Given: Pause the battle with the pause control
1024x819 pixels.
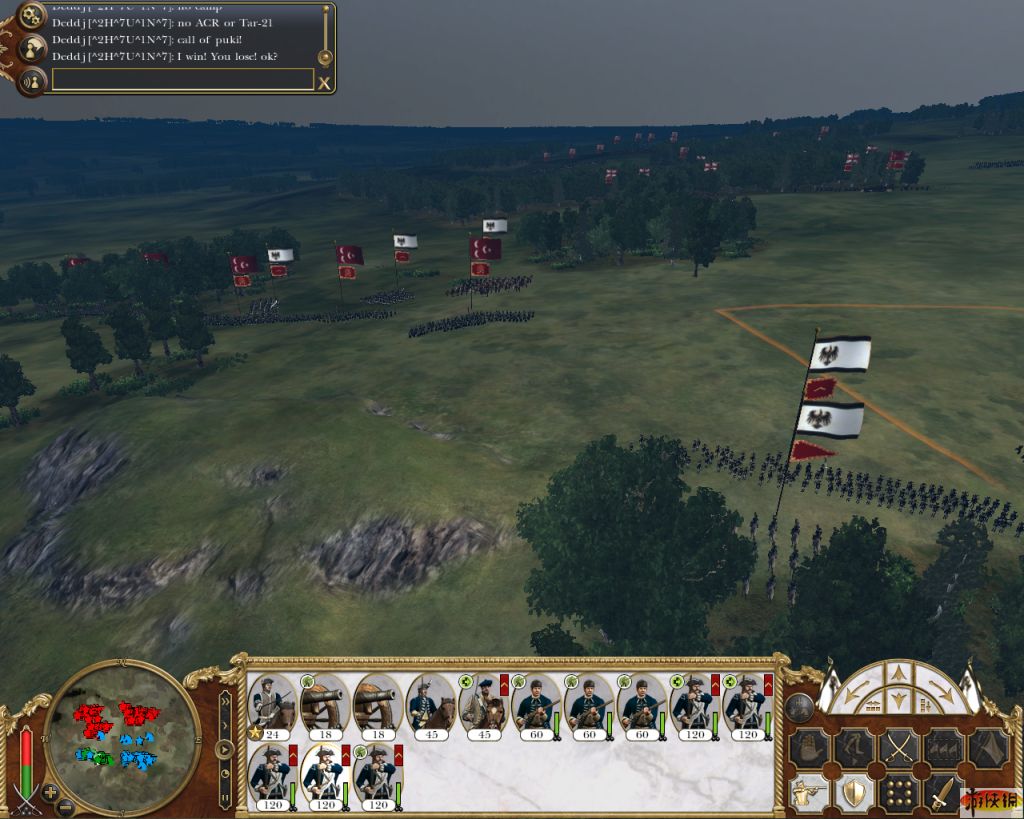Looking at the screenshot, I should [225, 798].
